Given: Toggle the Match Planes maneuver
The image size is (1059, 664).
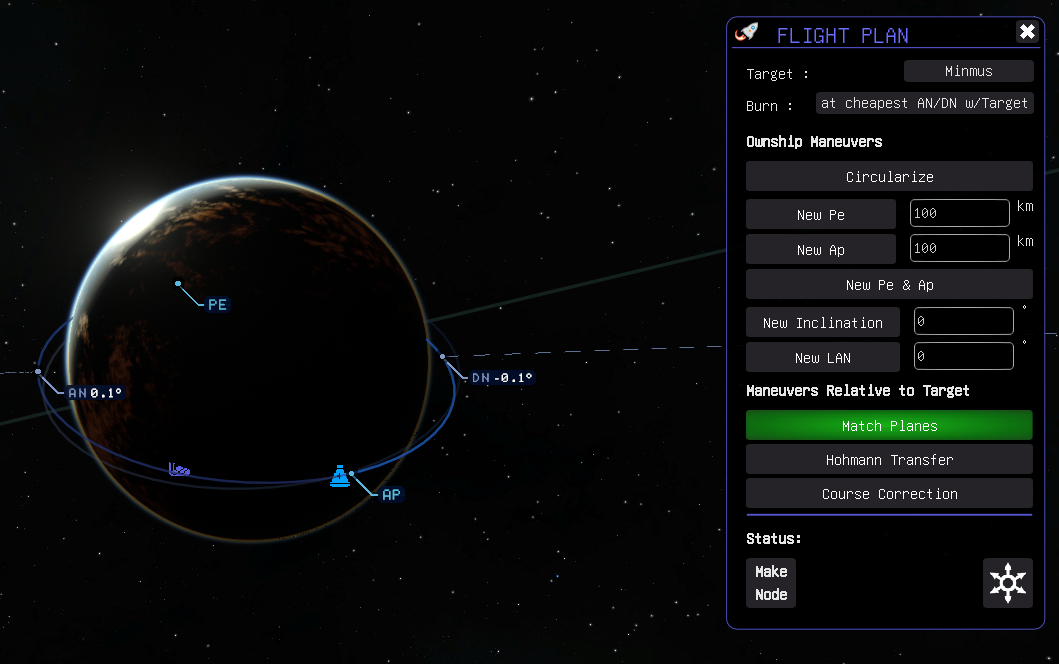Looking at the screenshot, I should (x=889, y=425).
